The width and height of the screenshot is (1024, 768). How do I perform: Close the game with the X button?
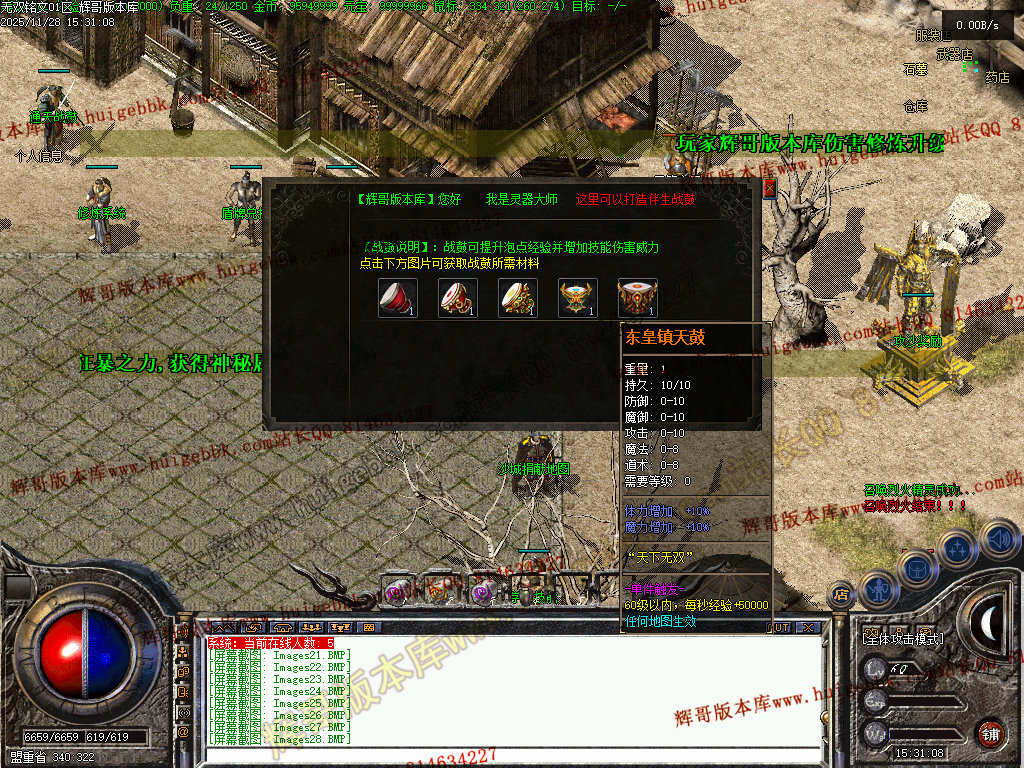[807, 627]
